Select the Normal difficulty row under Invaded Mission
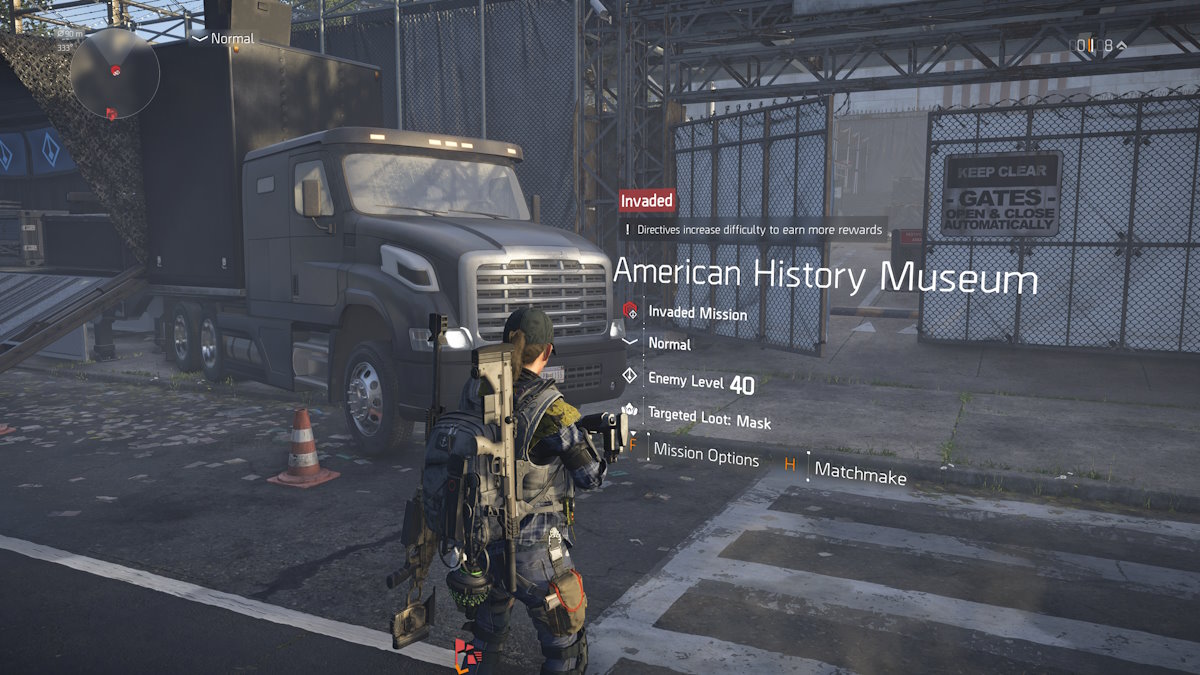1200x675 pixels. point(669,344)
